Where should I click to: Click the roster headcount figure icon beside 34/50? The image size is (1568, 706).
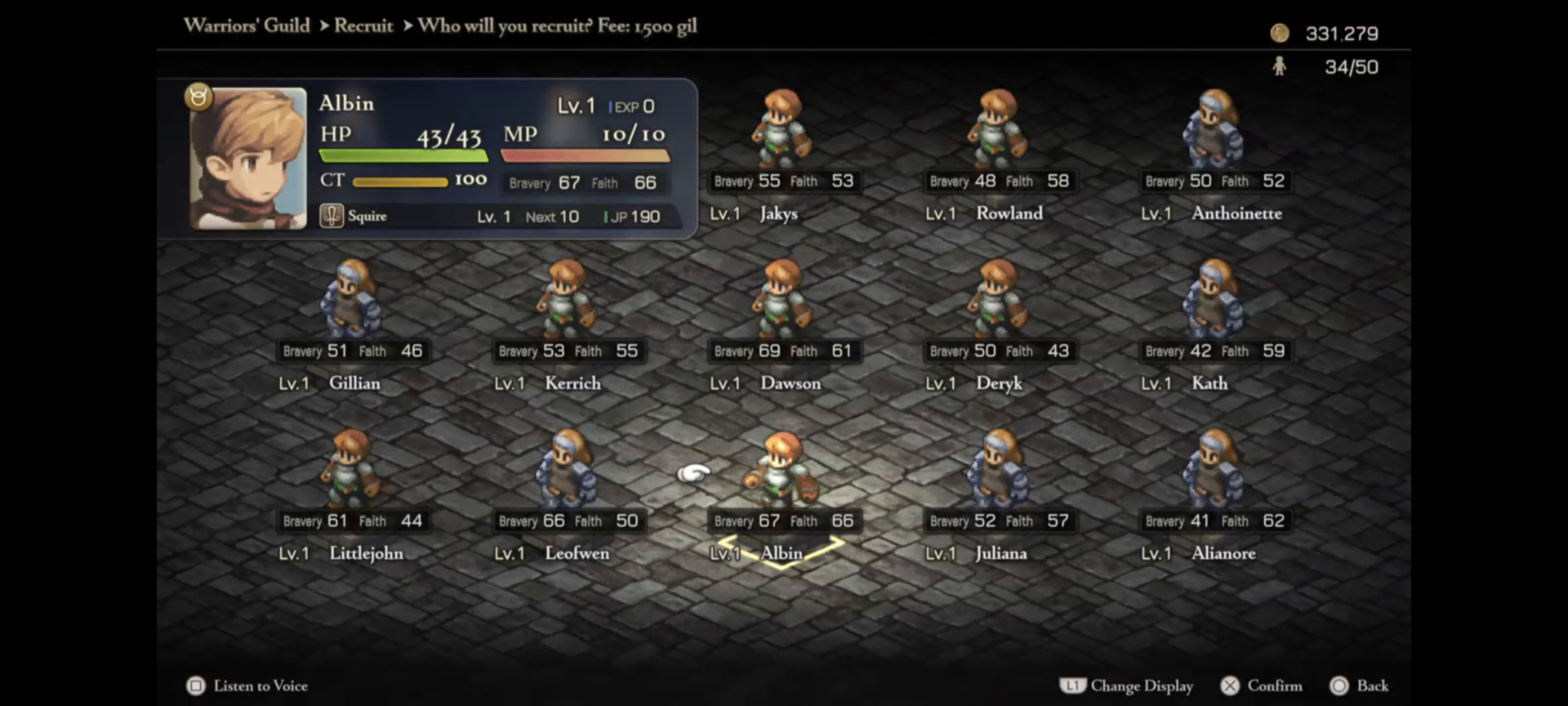tap(1281, 66)
